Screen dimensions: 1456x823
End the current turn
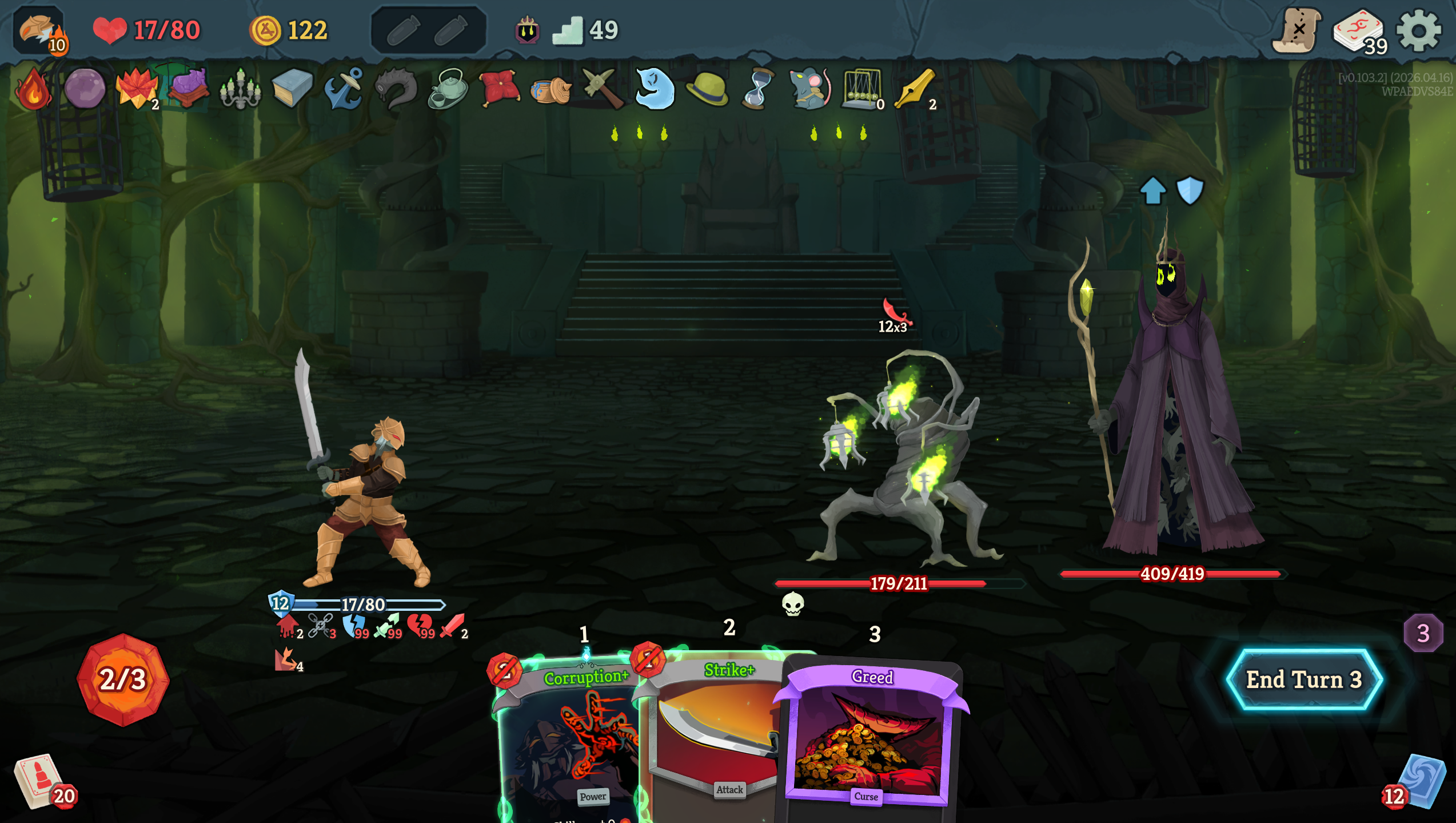1304,680
